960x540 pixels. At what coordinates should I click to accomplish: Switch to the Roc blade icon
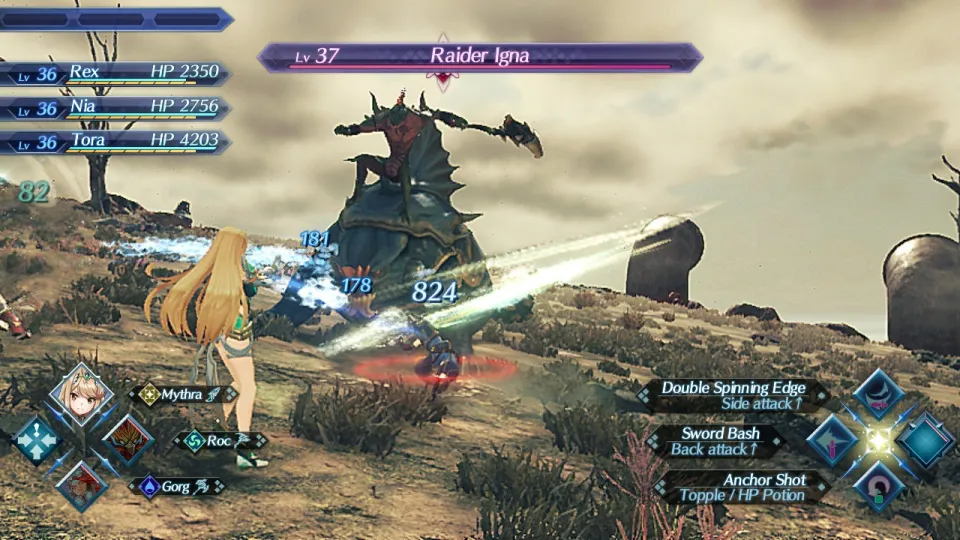(x=127, y=440)
